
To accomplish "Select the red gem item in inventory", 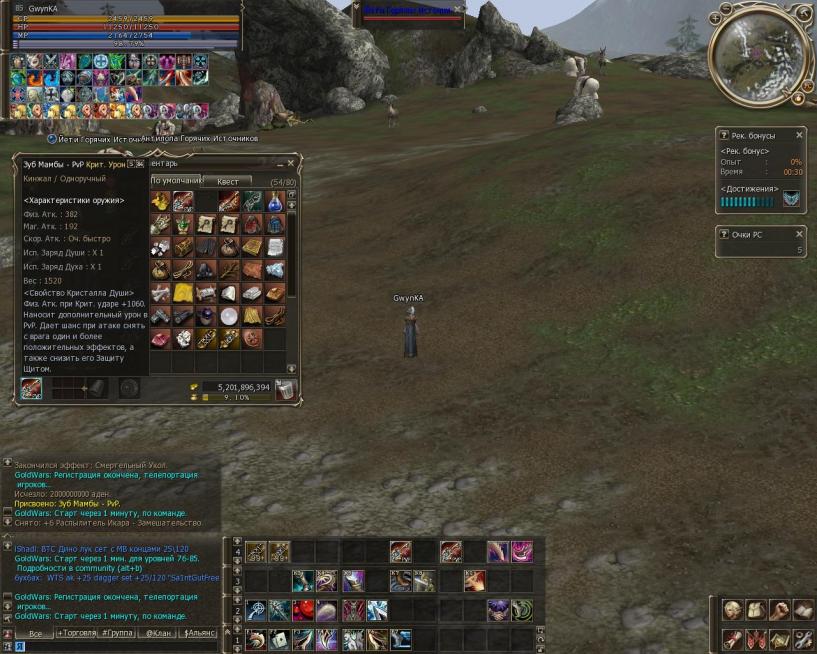I will pos(160,339).
